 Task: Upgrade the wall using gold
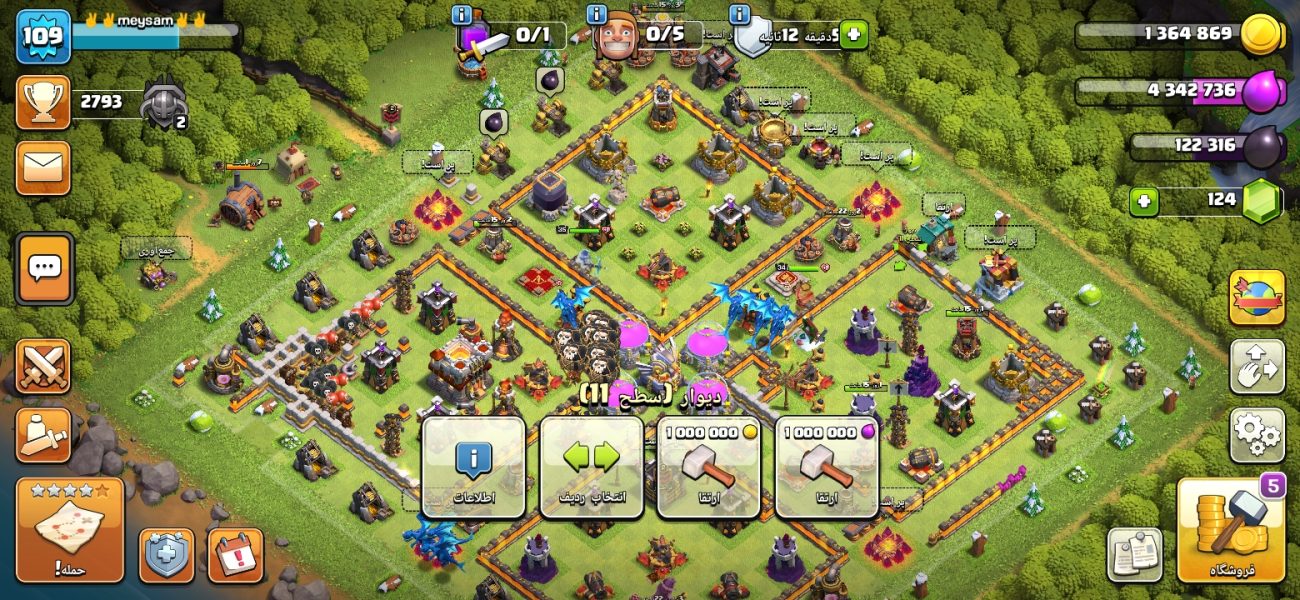tap(708, 467)
